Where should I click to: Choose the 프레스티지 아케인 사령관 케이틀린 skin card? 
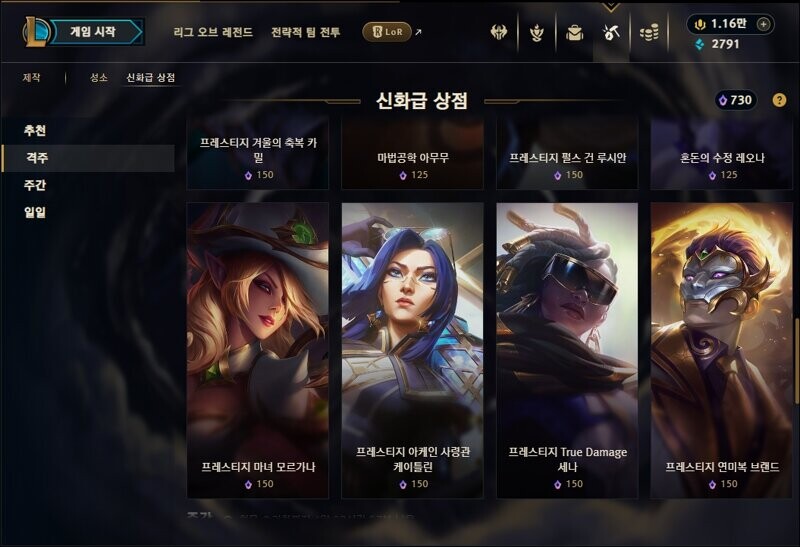point(412,349)
